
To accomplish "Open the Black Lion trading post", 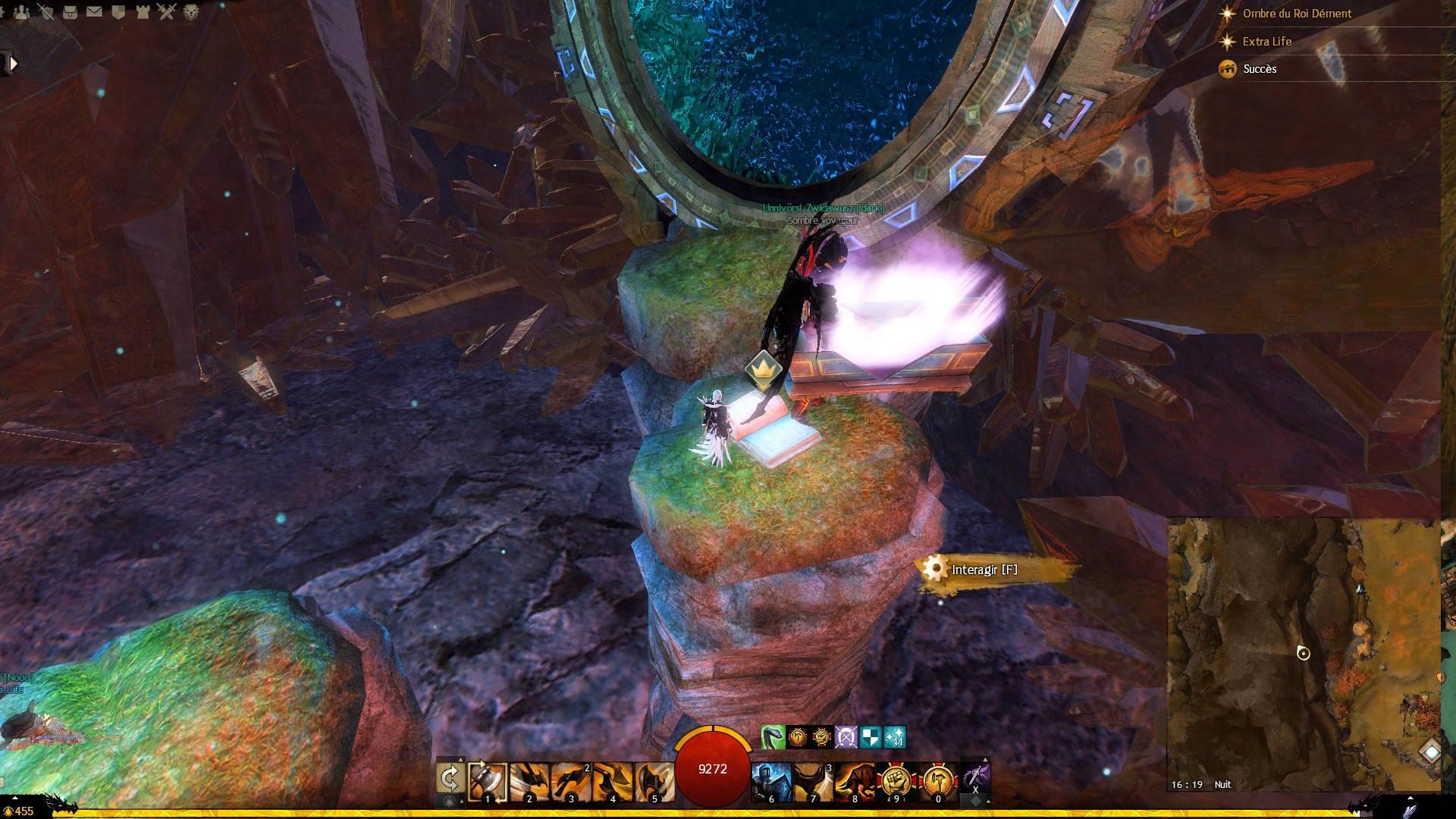I will [x=191, y=12].
